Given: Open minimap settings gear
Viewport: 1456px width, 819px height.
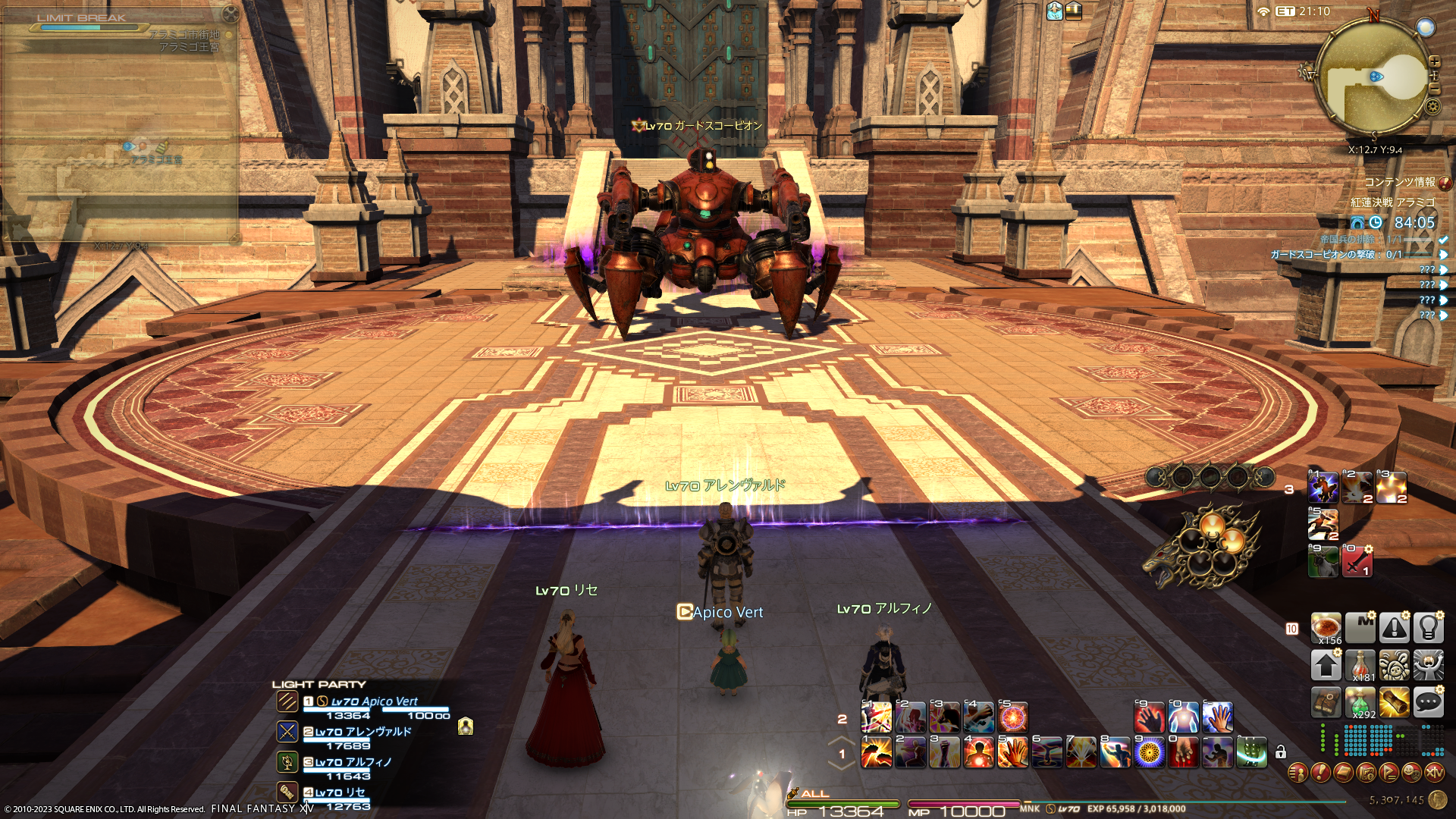Looking at the screenshot, I should point(1432,106).
